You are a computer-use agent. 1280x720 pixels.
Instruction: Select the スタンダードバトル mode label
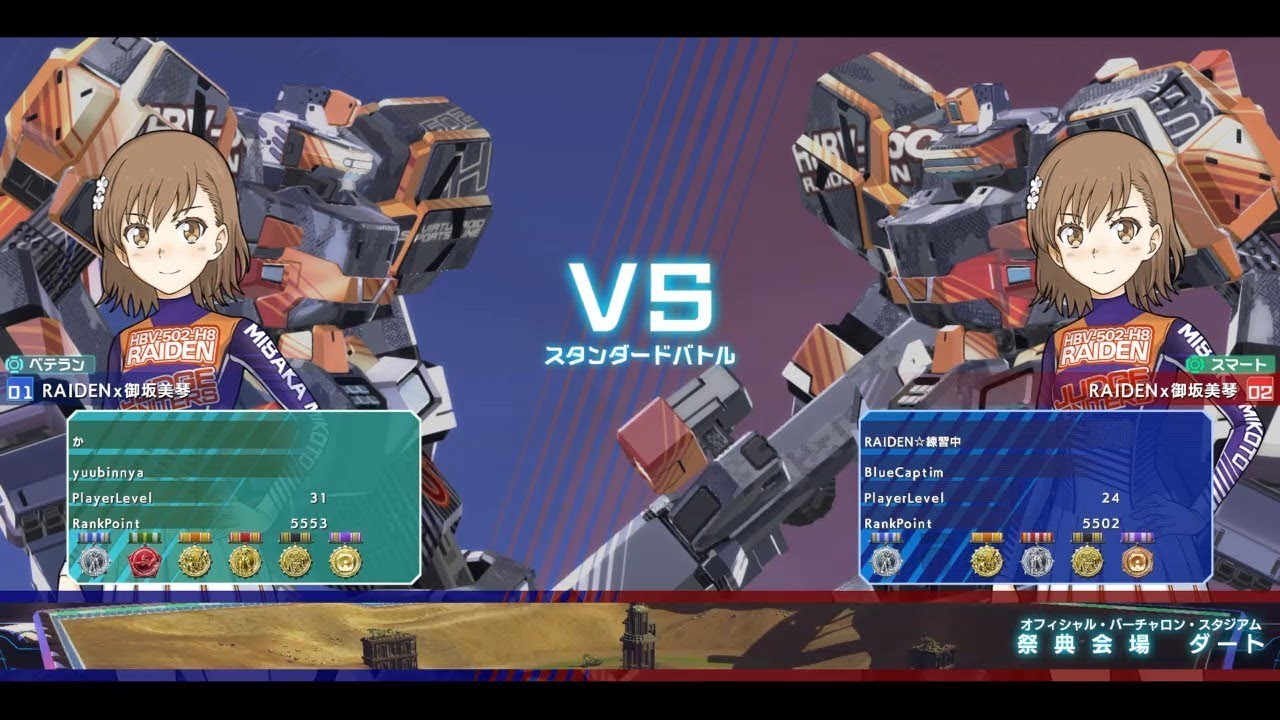click(639, 353)
